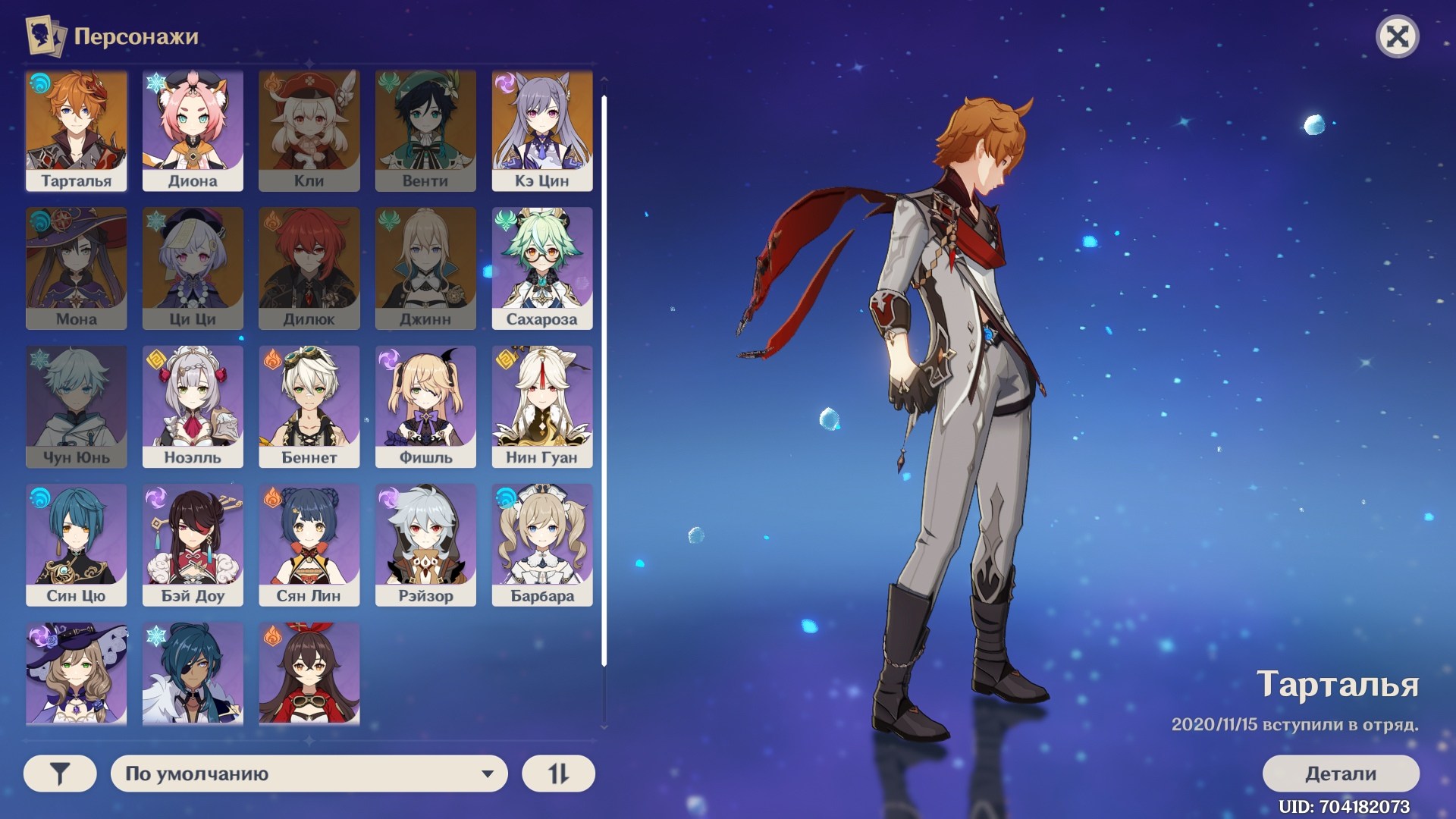The width and height of the screenshot is (1456, 819).
Task: Select the Син Цю character card
Action: click(x=76, y=544)
